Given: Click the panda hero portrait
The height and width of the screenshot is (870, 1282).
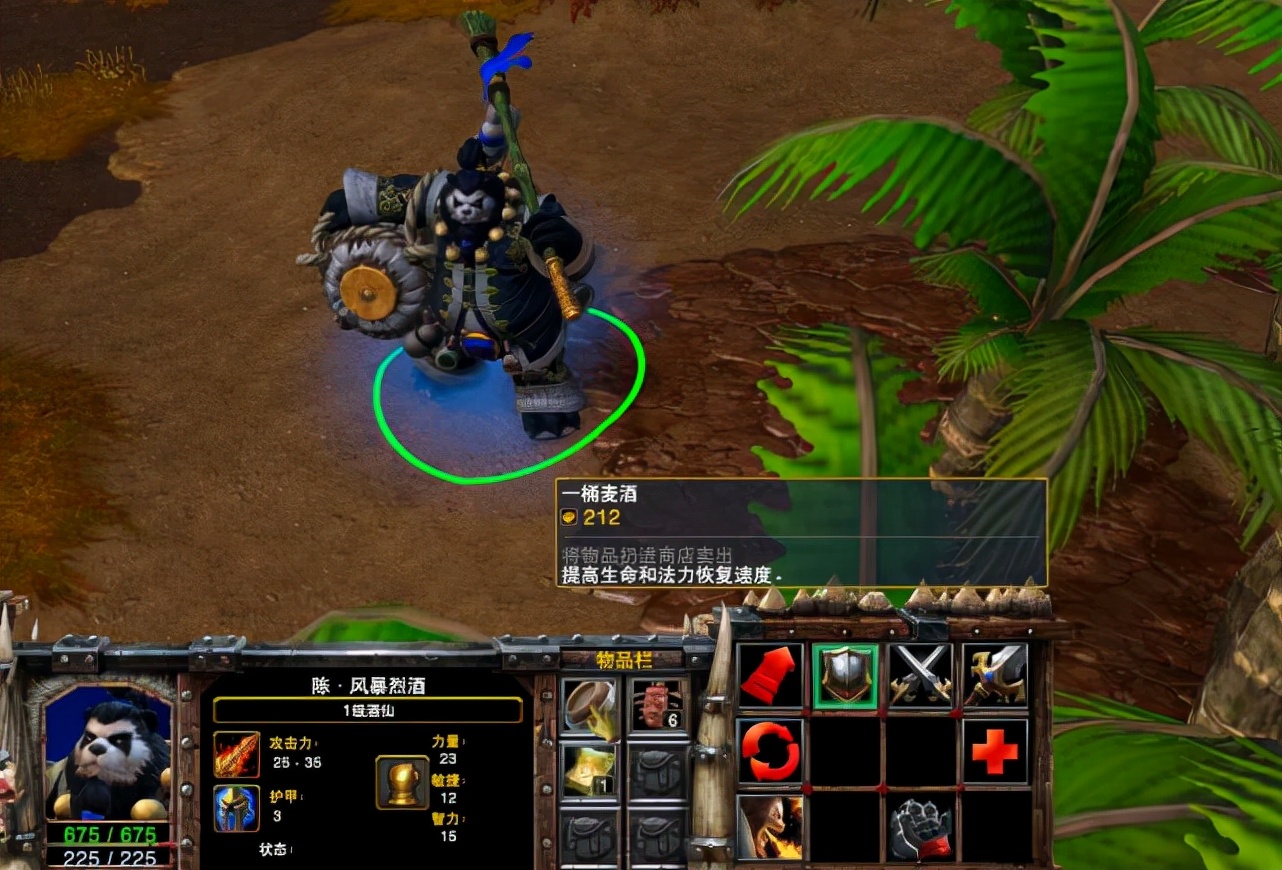Looking at the screenshot, I should click(x=107, y=750).
